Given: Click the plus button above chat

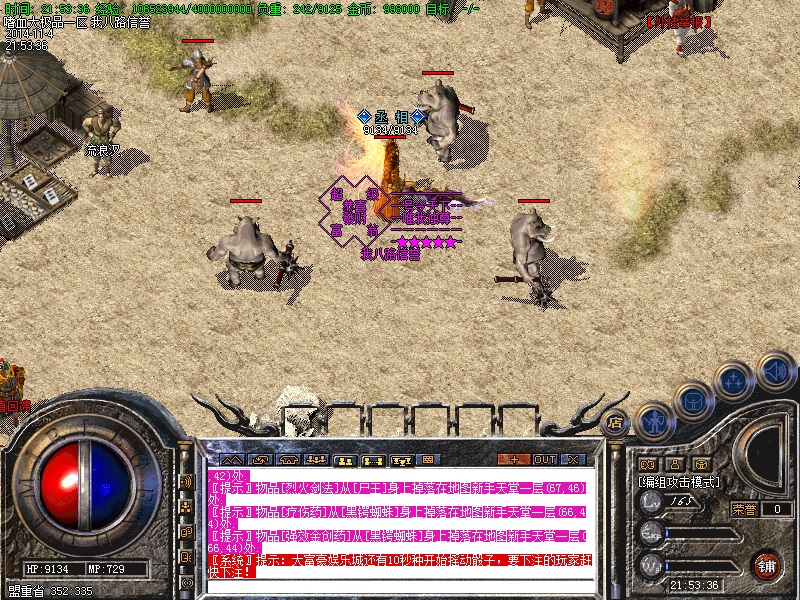Looking at the screenshot, I should [x=514, y=459].
